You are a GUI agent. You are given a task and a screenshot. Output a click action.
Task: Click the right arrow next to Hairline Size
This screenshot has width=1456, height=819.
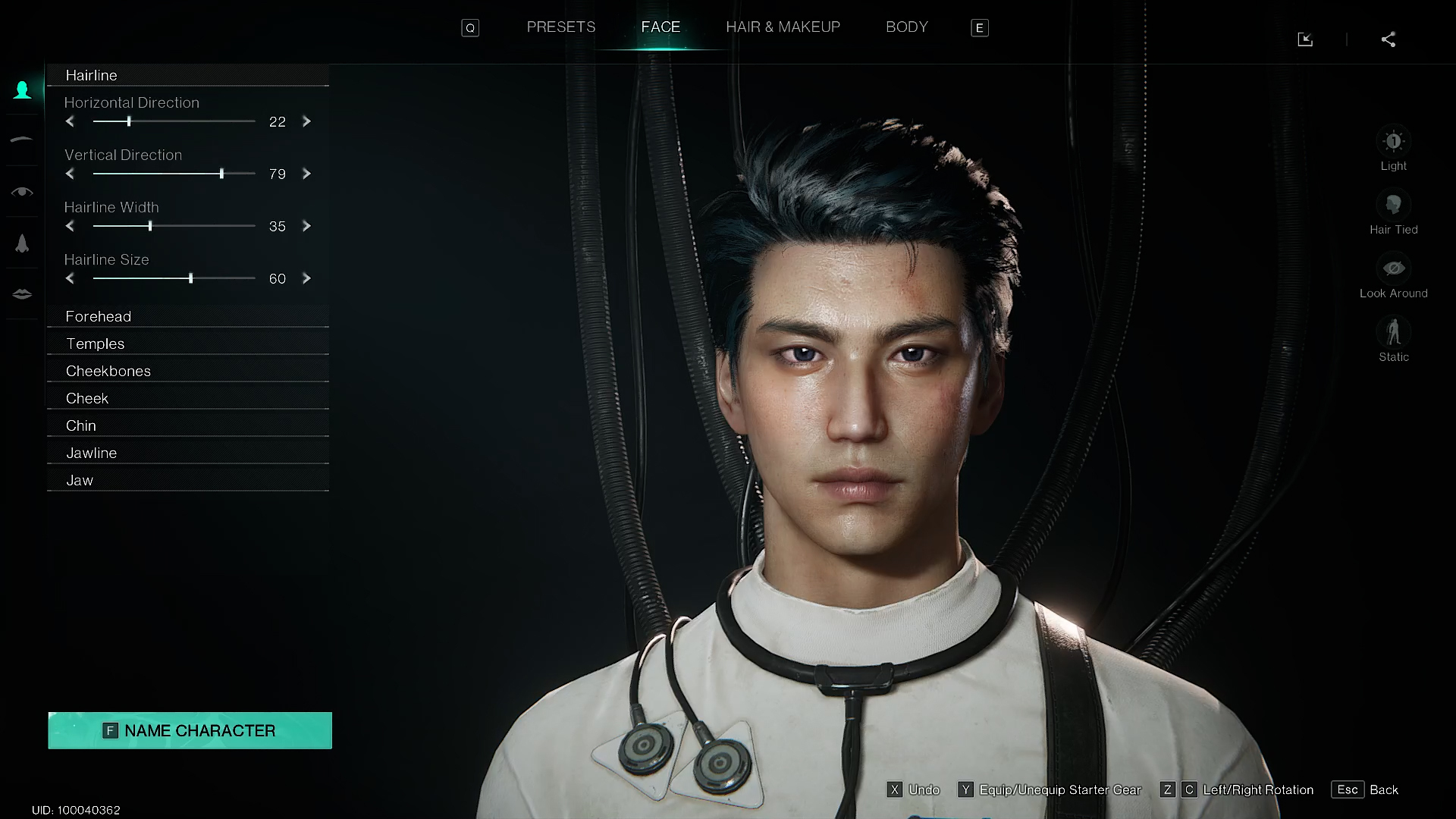tap(306, 278)
